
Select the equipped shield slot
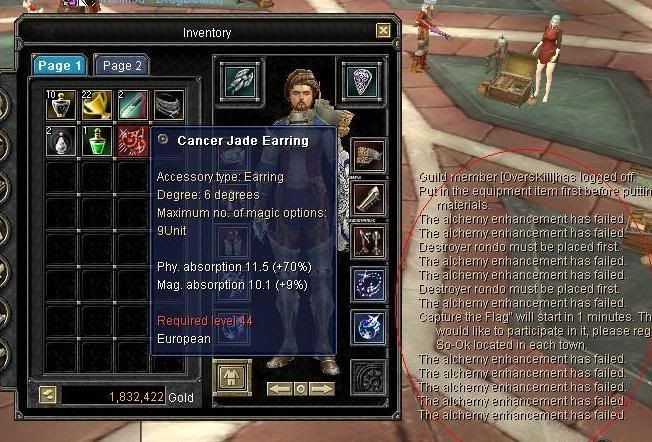tap(362, 80)
